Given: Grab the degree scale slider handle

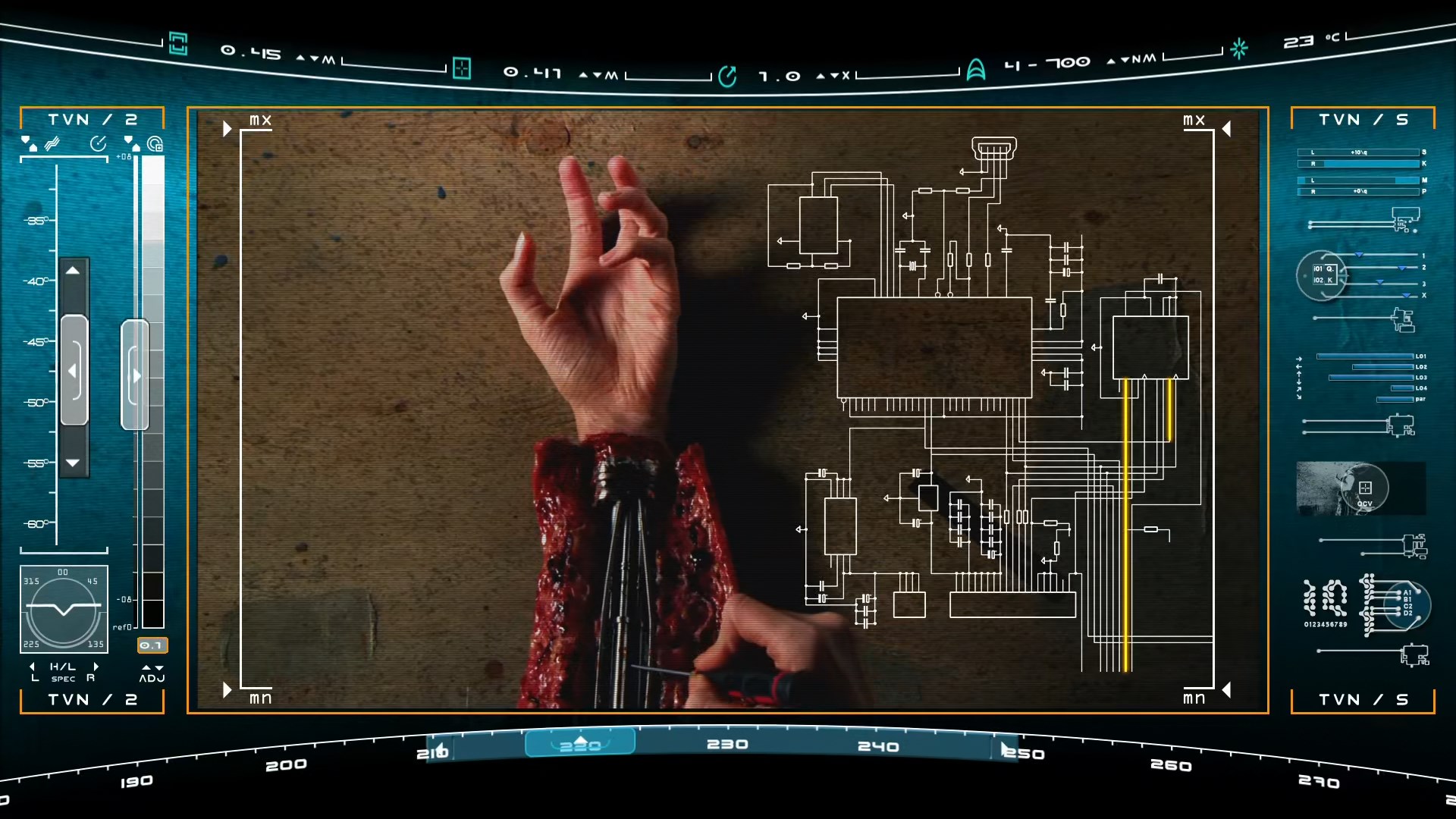Looking at the screenshot, I should click(74, 370).
